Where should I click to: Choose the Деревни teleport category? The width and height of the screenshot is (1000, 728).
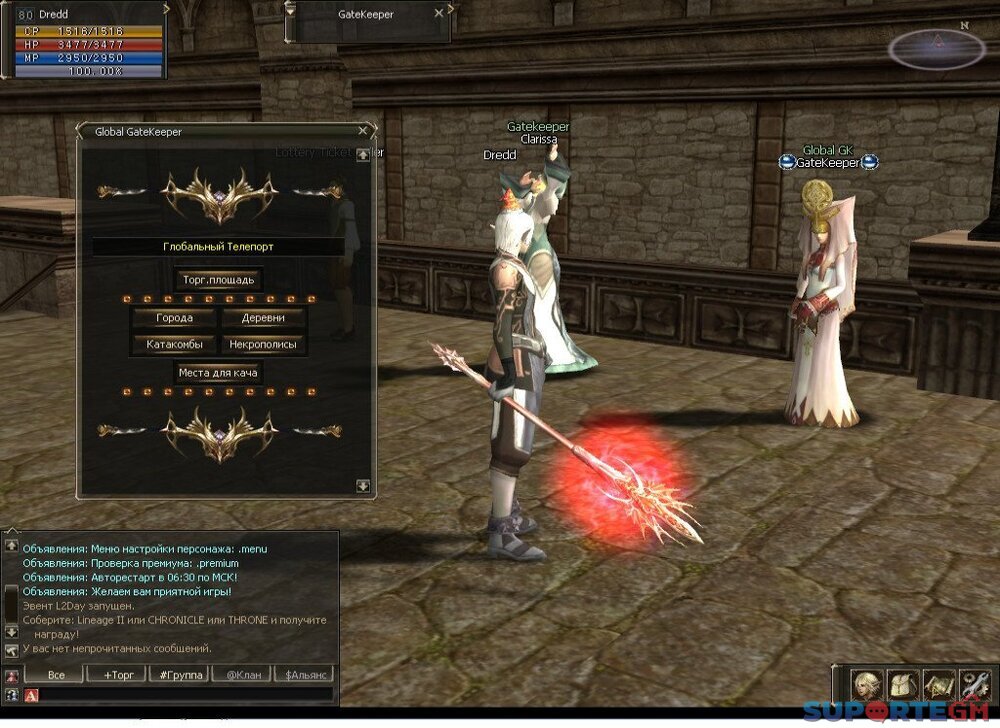click(x=263, y=319)
